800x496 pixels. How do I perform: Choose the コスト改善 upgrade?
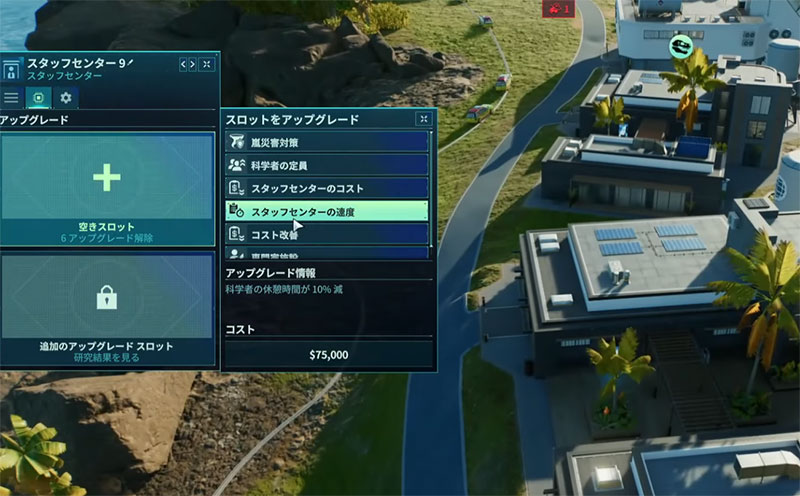tap(328, 233)
